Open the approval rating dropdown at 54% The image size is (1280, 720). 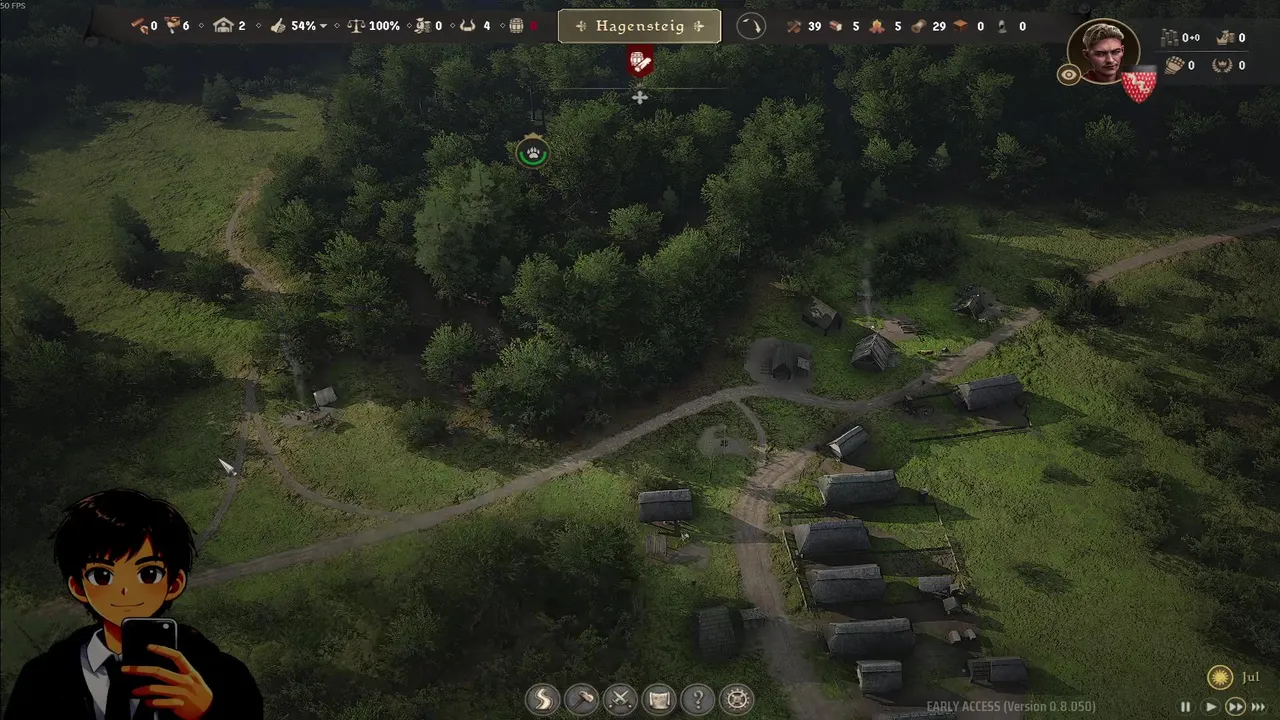click(x=322, y=26)
